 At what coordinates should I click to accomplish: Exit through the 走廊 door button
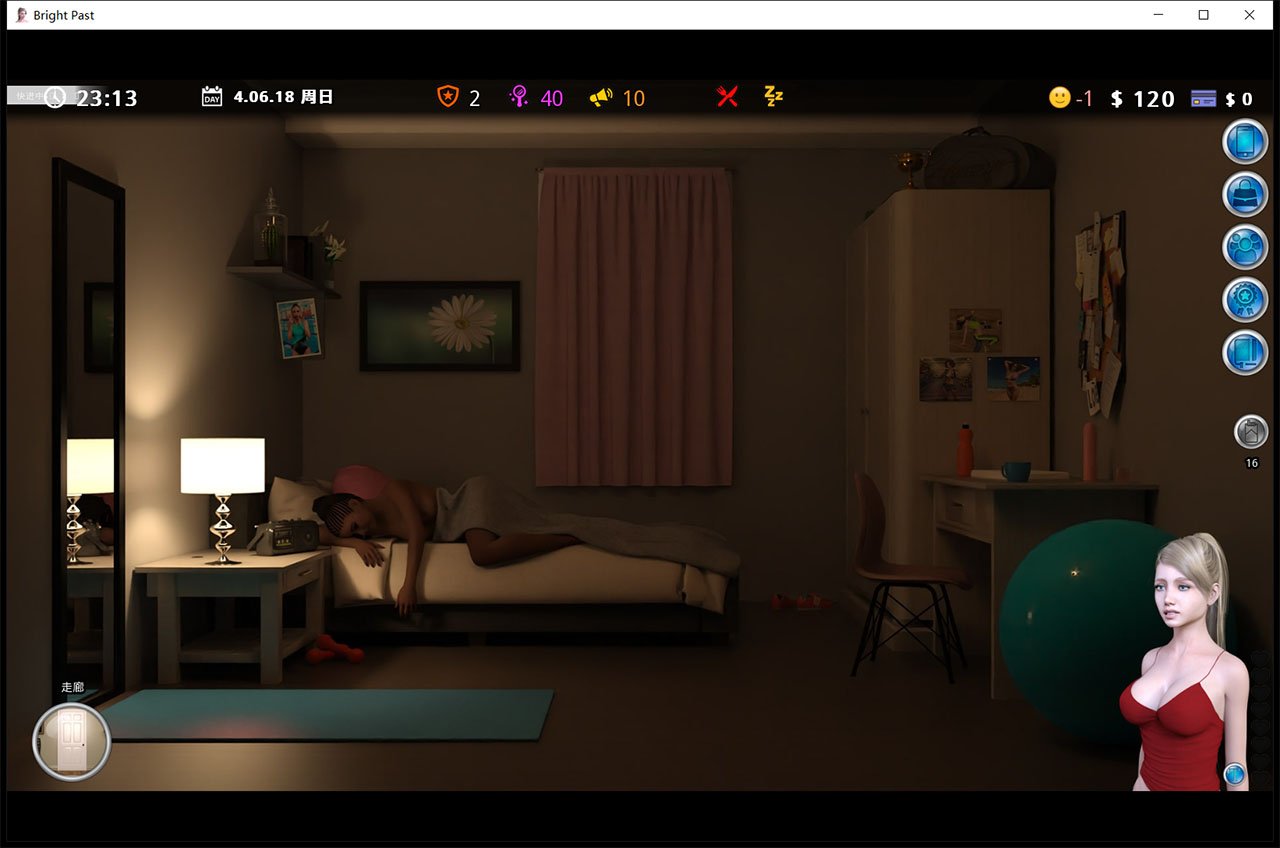[71, 741]
